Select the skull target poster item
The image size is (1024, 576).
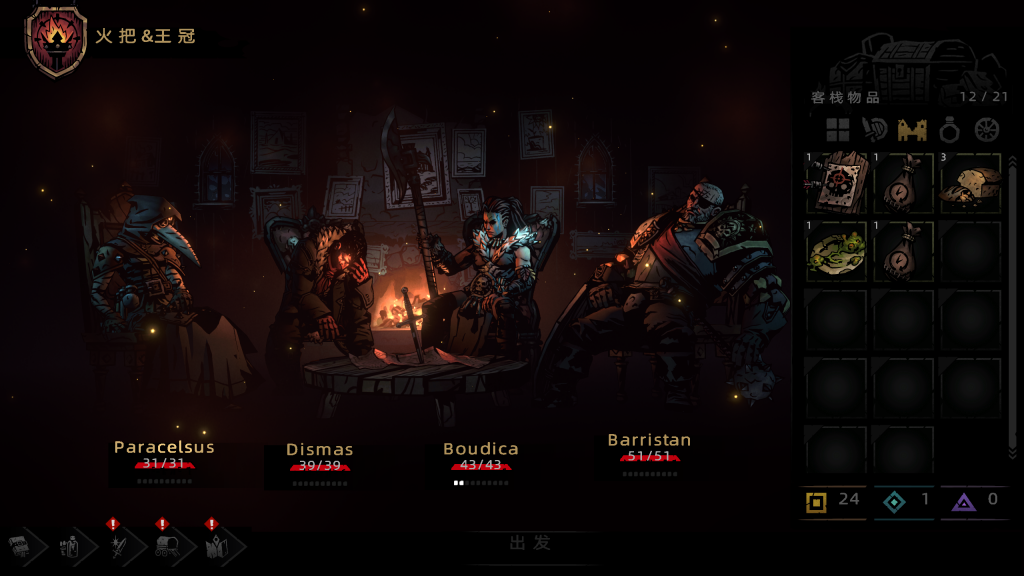[836, 183]
